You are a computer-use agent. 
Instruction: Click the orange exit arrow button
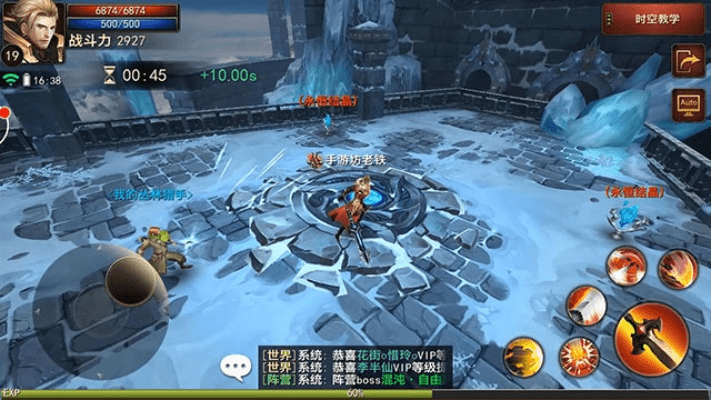point(686,61)
